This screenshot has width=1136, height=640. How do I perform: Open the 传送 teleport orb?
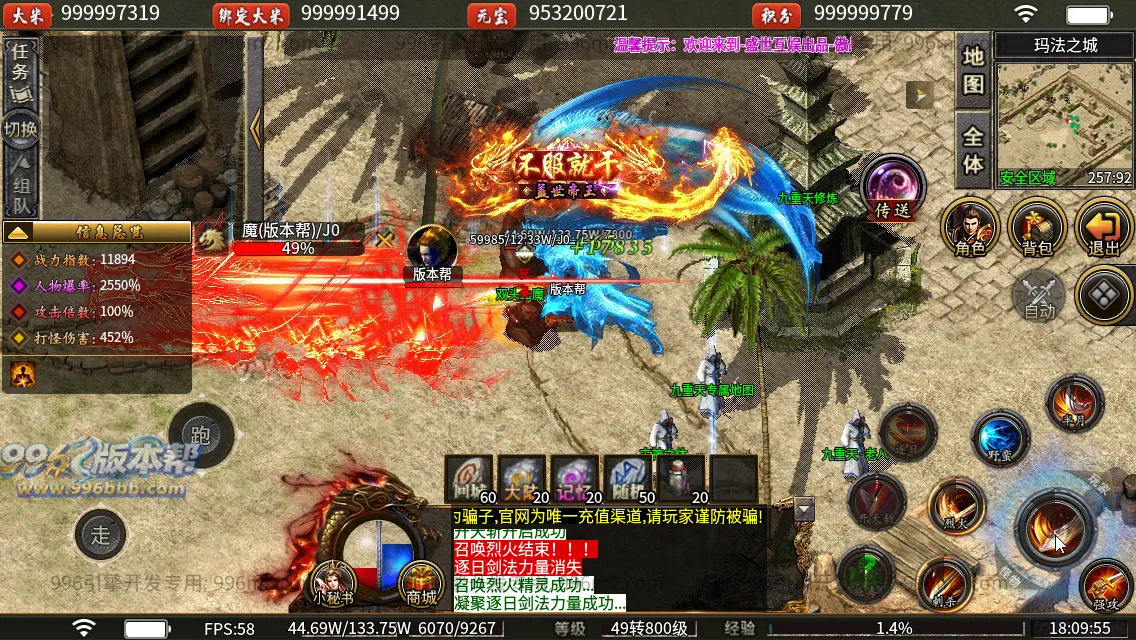tap(892, 187)
